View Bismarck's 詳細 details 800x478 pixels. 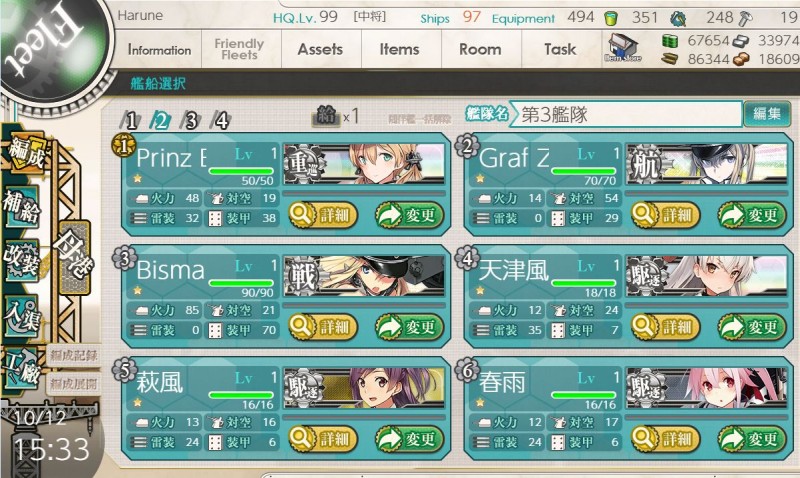click(x=320, y=326)
